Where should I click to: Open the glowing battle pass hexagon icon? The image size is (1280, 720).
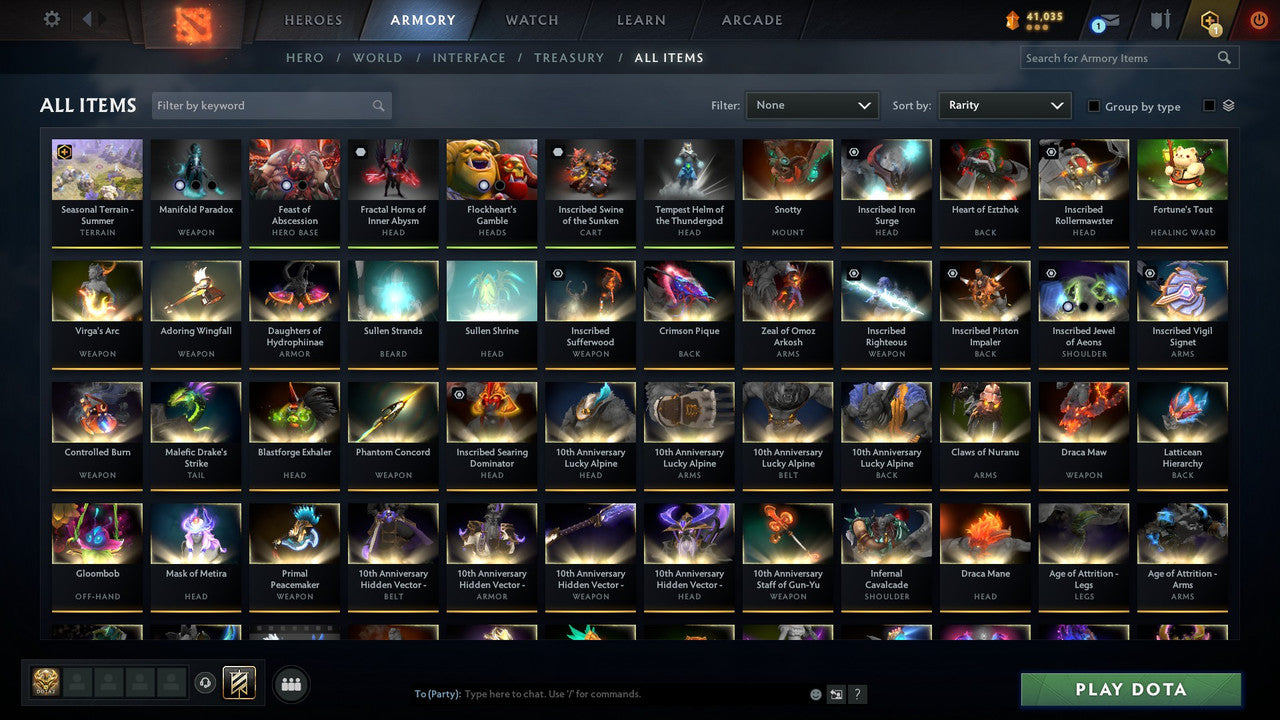click(x=1210, y=19)
